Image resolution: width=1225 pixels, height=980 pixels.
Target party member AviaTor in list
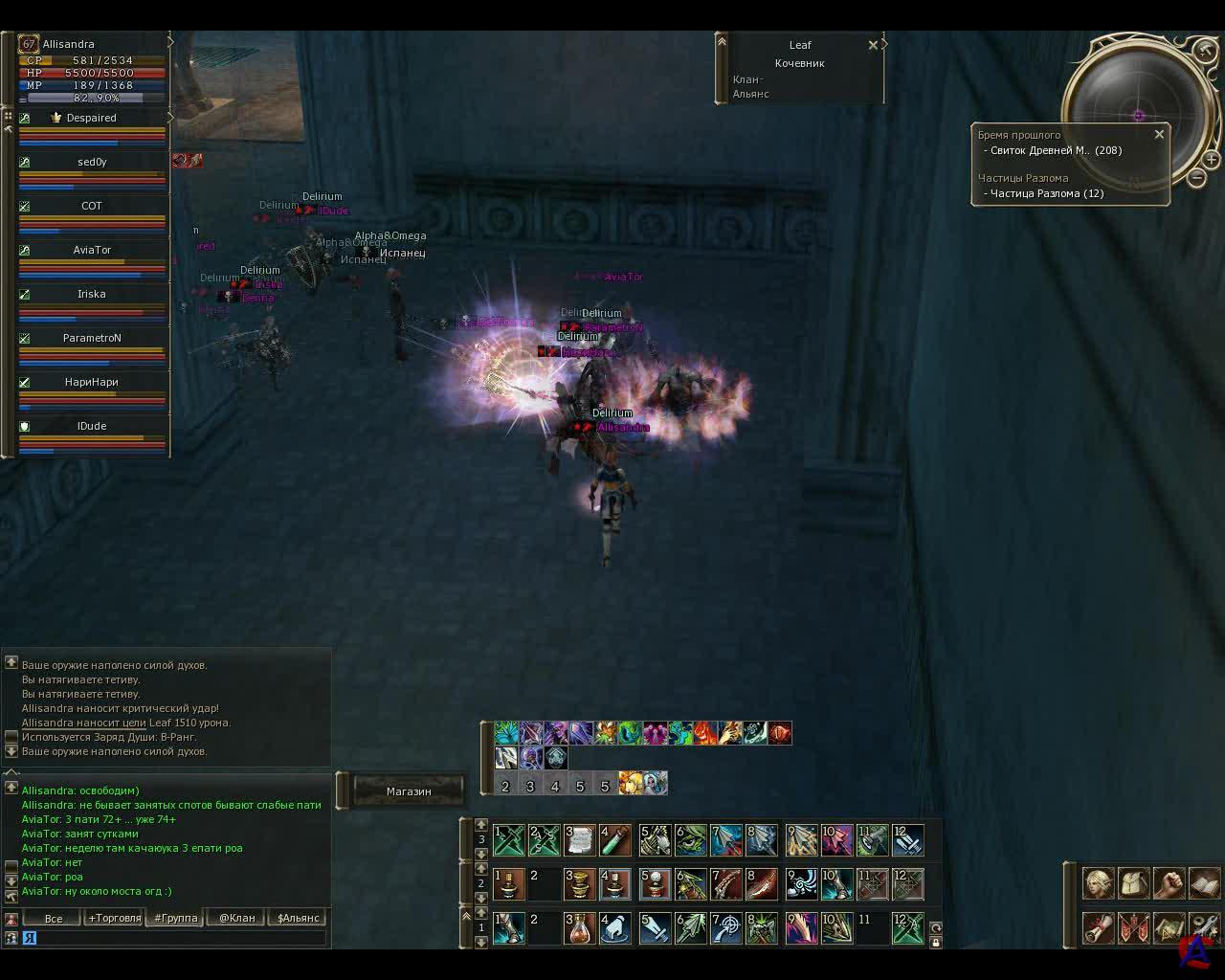(x=92, y=250)
